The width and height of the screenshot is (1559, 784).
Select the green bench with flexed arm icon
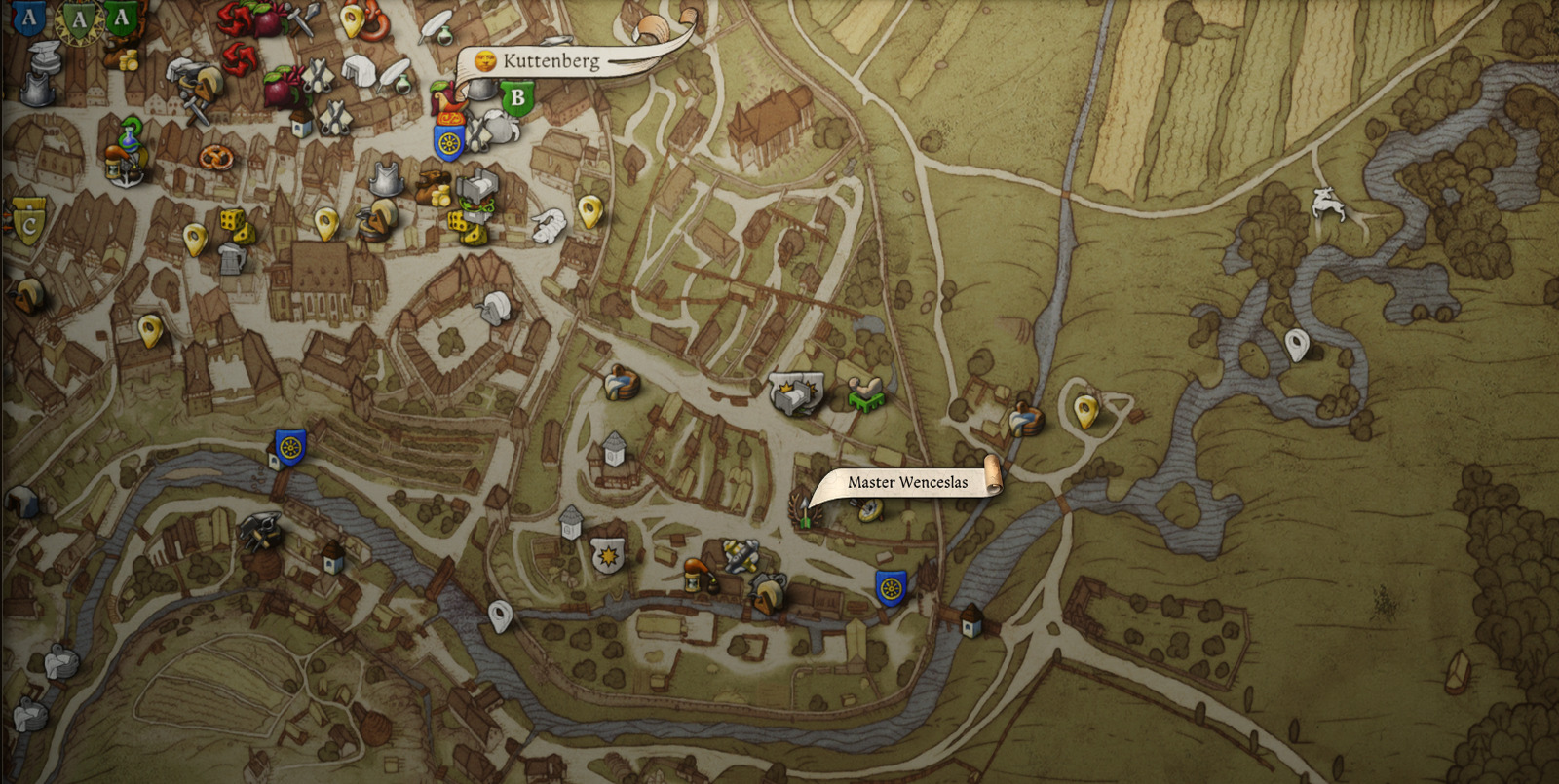[x=864, y=392]
